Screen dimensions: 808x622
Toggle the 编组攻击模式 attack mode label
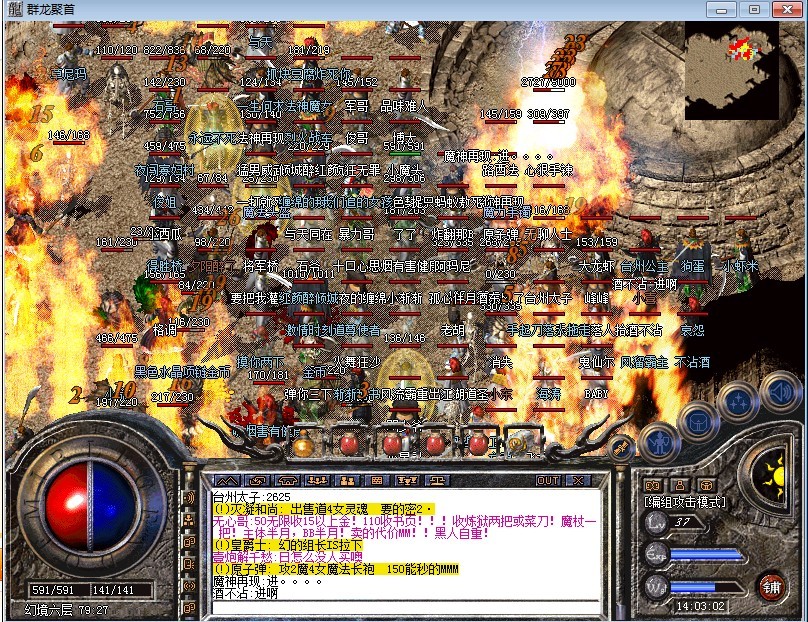(x=685, y=501)
